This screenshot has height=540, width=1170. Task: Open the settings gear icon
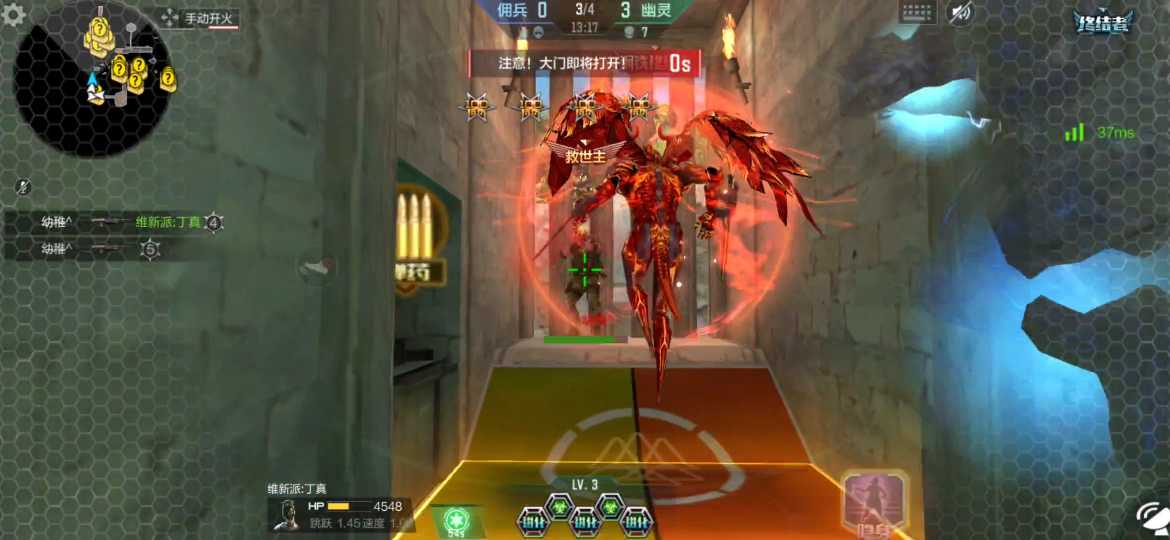[x=14, y=16]
